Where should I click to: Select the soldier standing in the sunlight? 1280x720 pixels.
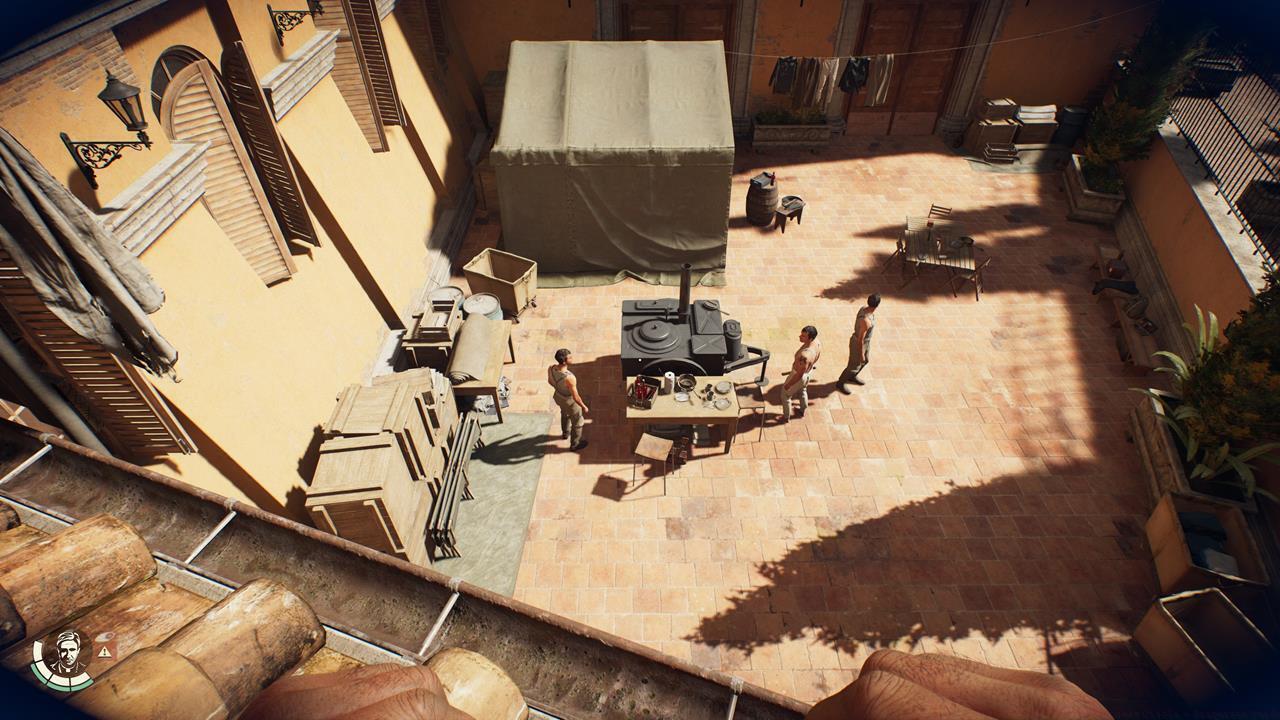coord(868,330)
